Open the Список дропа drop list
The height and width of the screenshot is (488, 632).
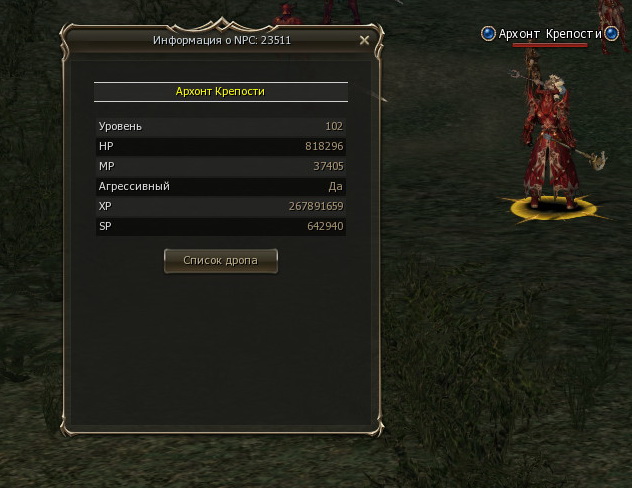point(220,260)
